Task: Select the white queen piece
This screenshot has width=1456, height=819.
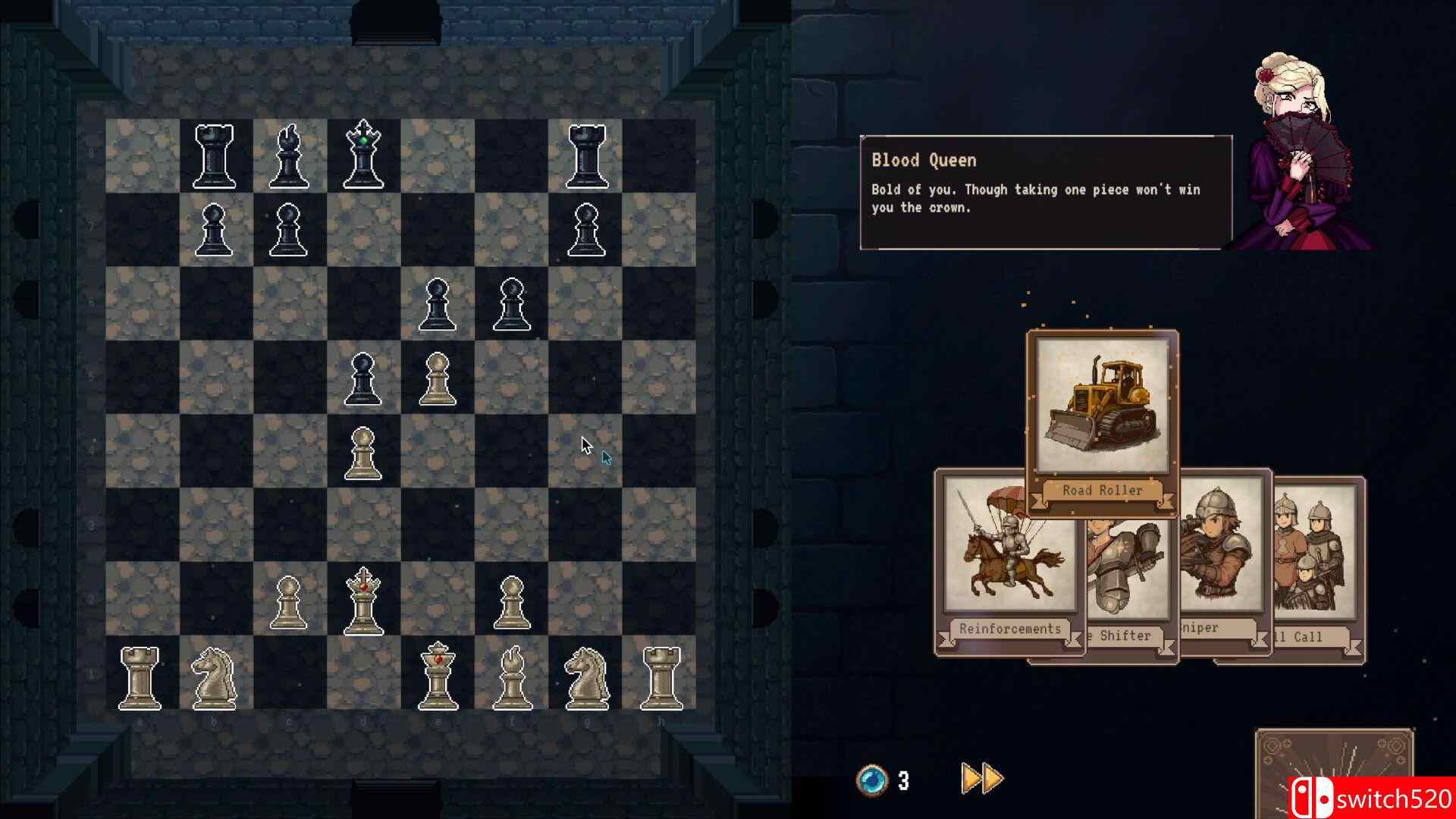Action: [363, 601]
